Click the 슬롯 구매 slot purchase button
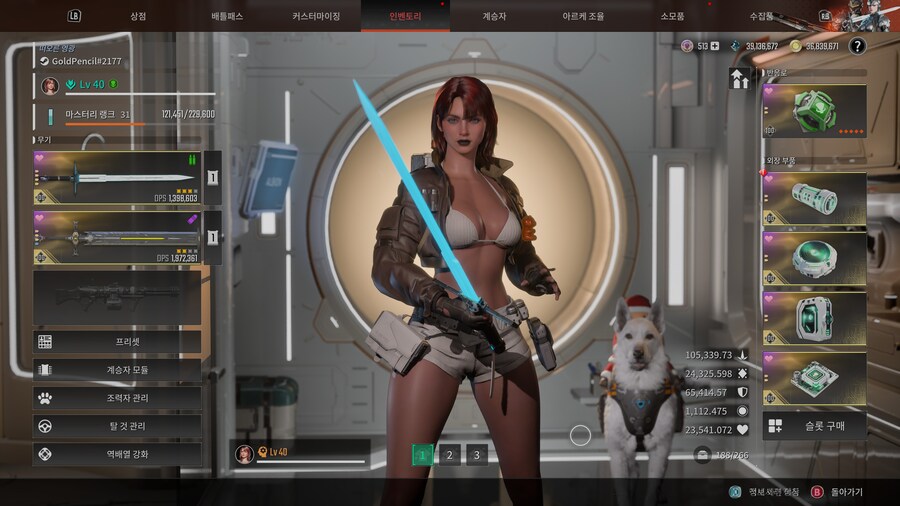This screenshot has height=506, width=900. (814, 426)
